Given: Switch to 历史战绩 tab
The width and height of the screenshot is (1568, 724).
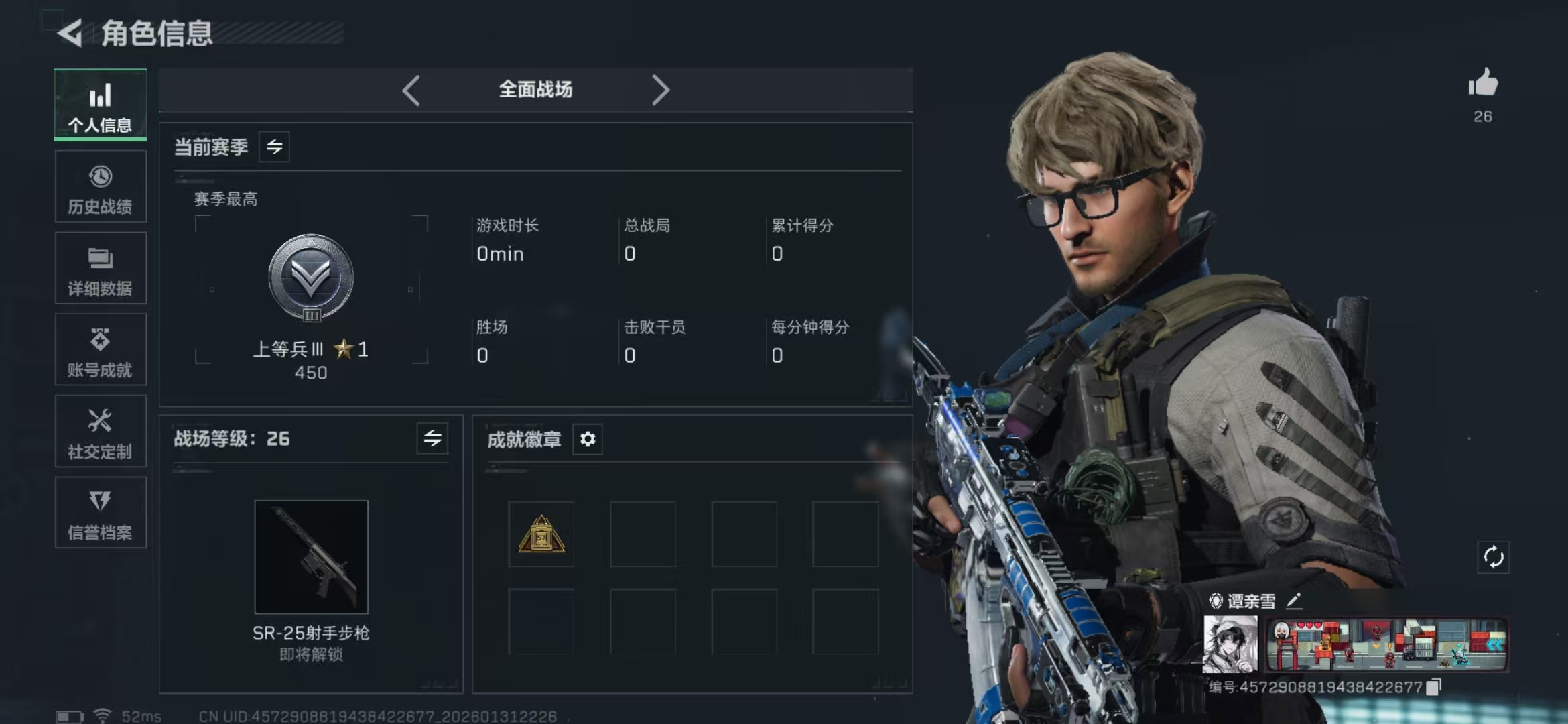Looking at the screenshot, I should pos(101,187).
